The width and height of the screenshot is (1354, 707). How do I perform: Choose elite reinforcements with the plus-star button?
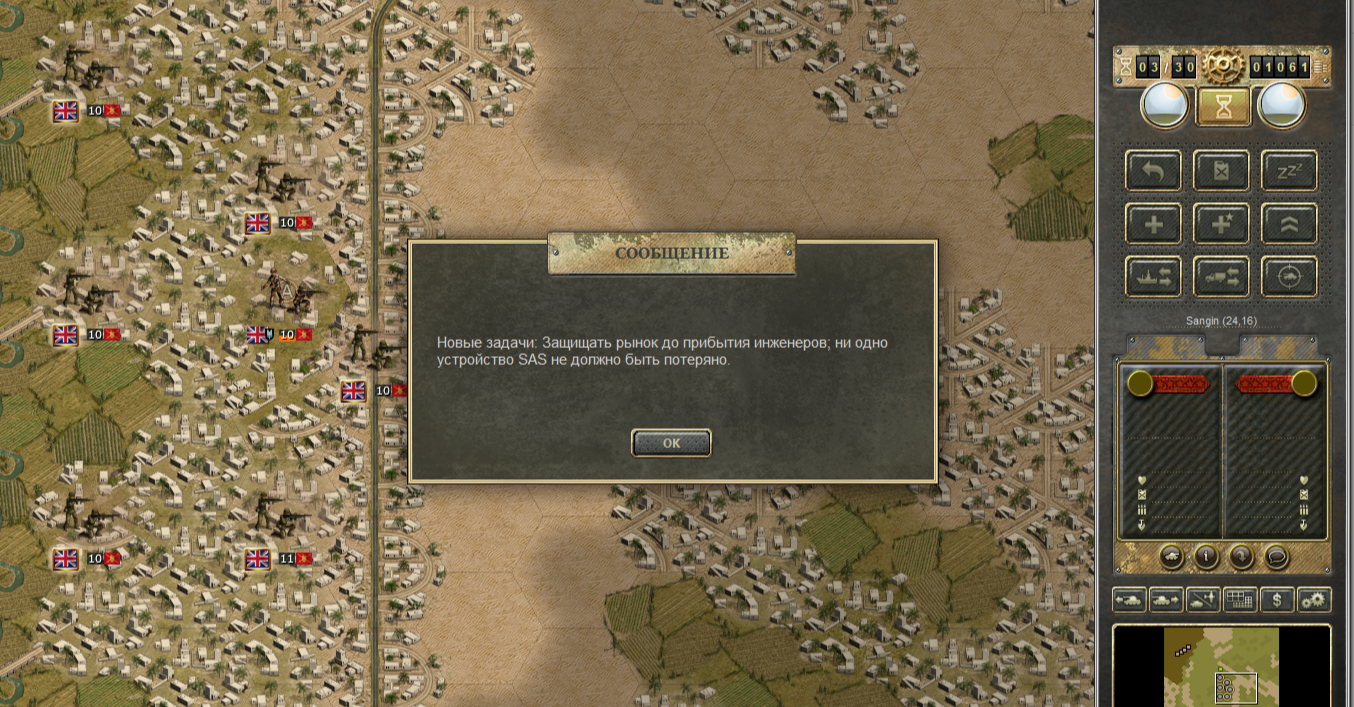tap(1221, 223)
